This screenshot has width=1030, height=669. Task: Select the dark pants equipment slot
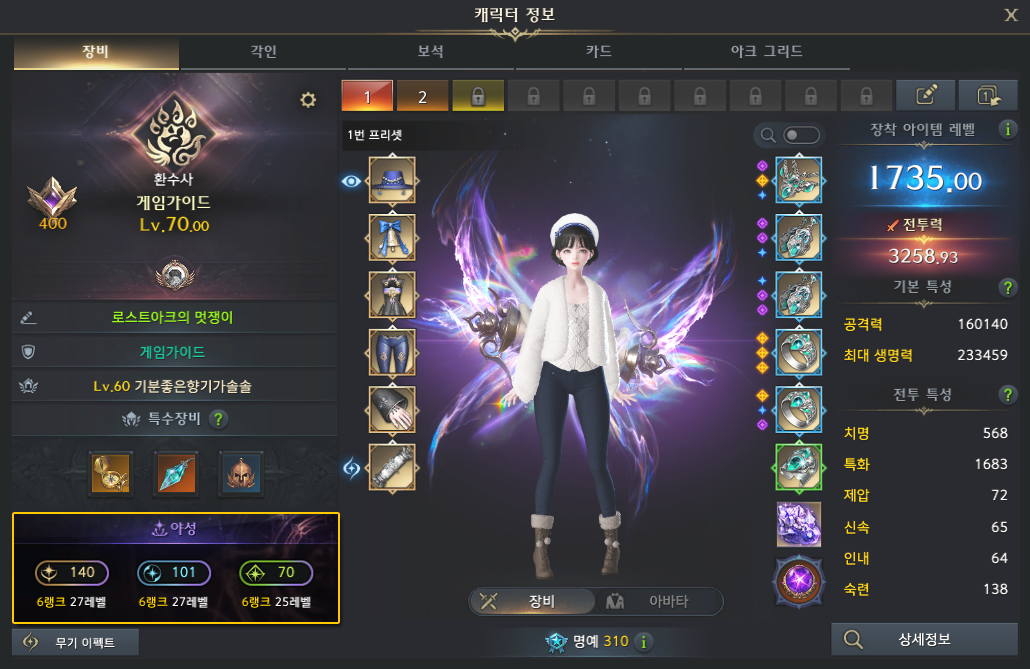pos(392,352)
